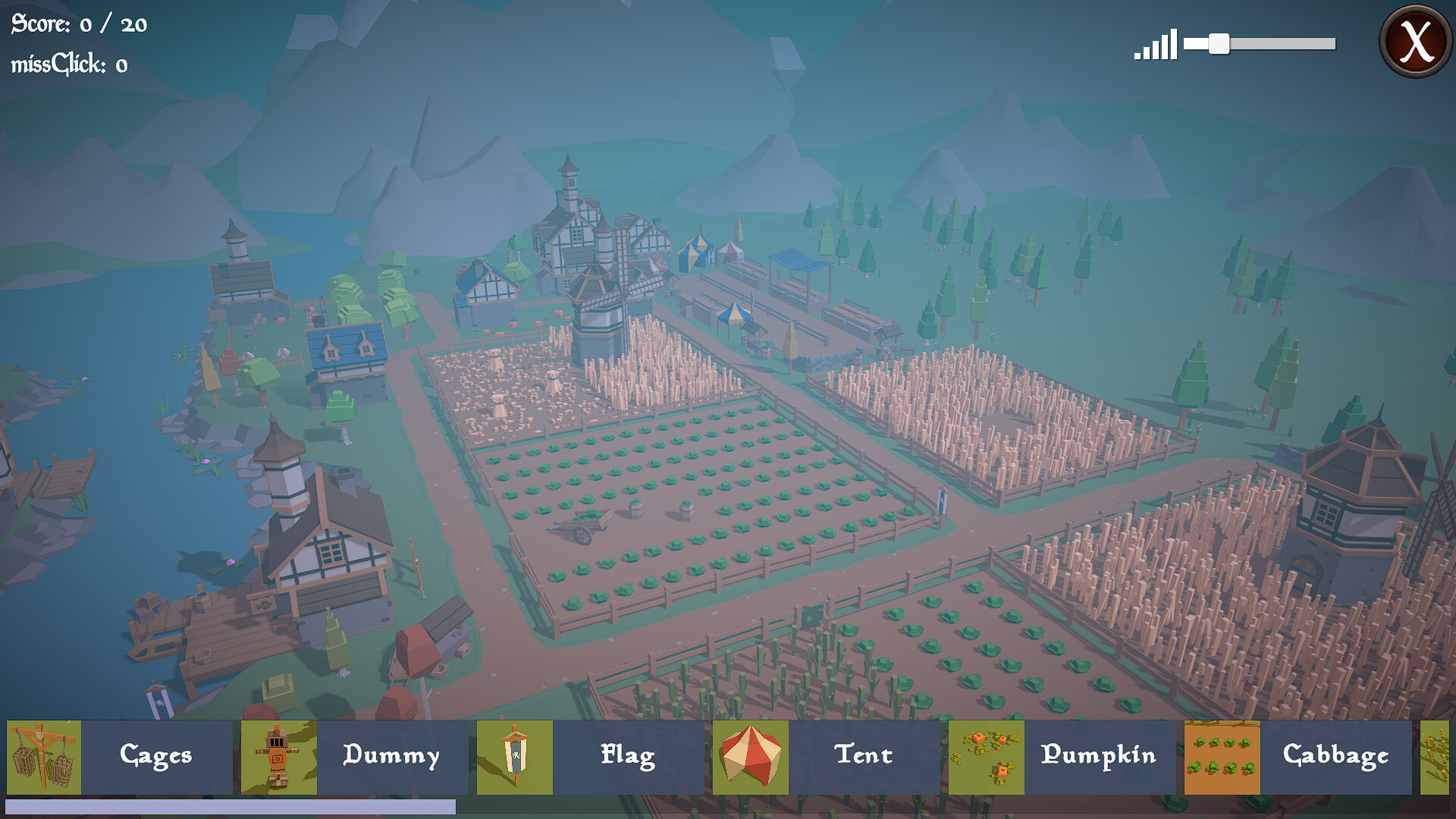Select the Tent entry
The height and width of the screenshot is (819, 1456).
(864, 756)
